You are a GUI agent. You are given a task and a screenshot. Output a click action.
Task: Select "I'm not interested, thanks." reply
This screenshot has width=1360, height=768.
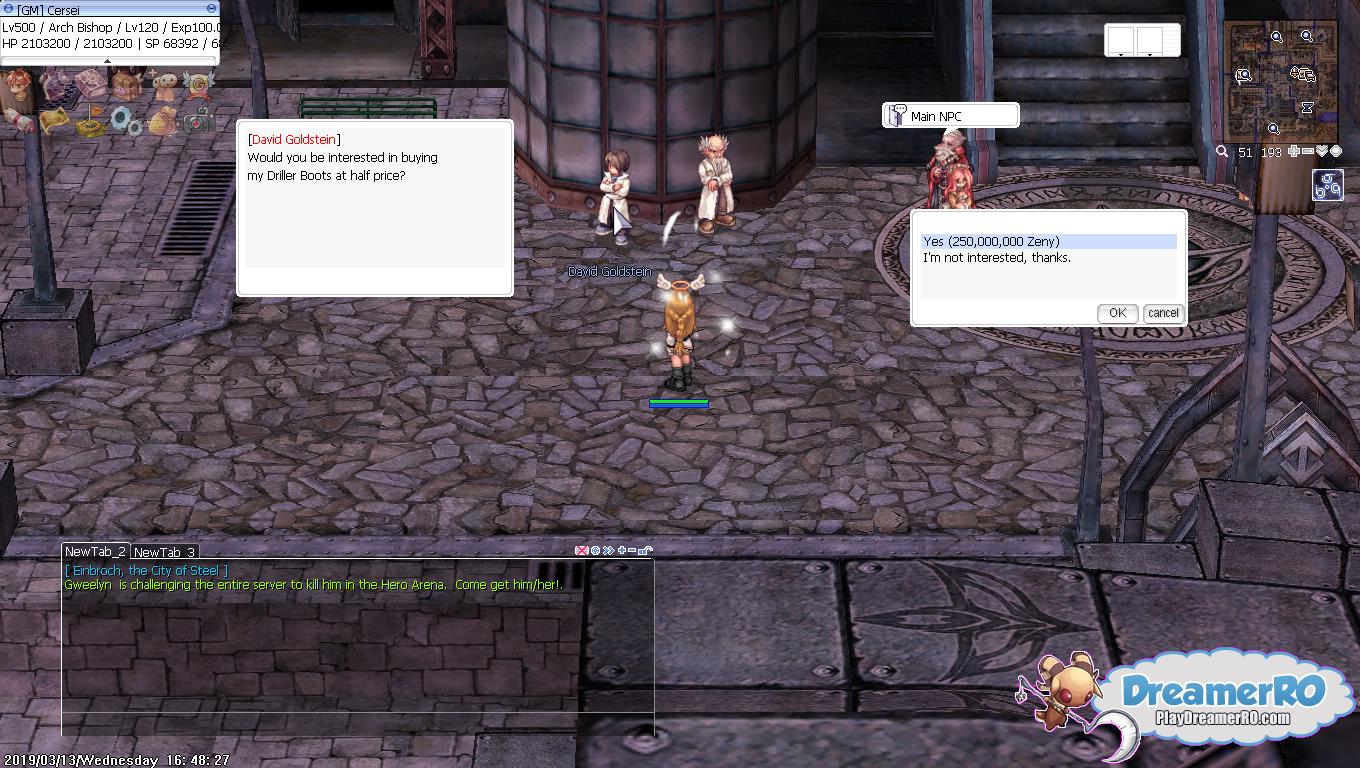point(996,258)
